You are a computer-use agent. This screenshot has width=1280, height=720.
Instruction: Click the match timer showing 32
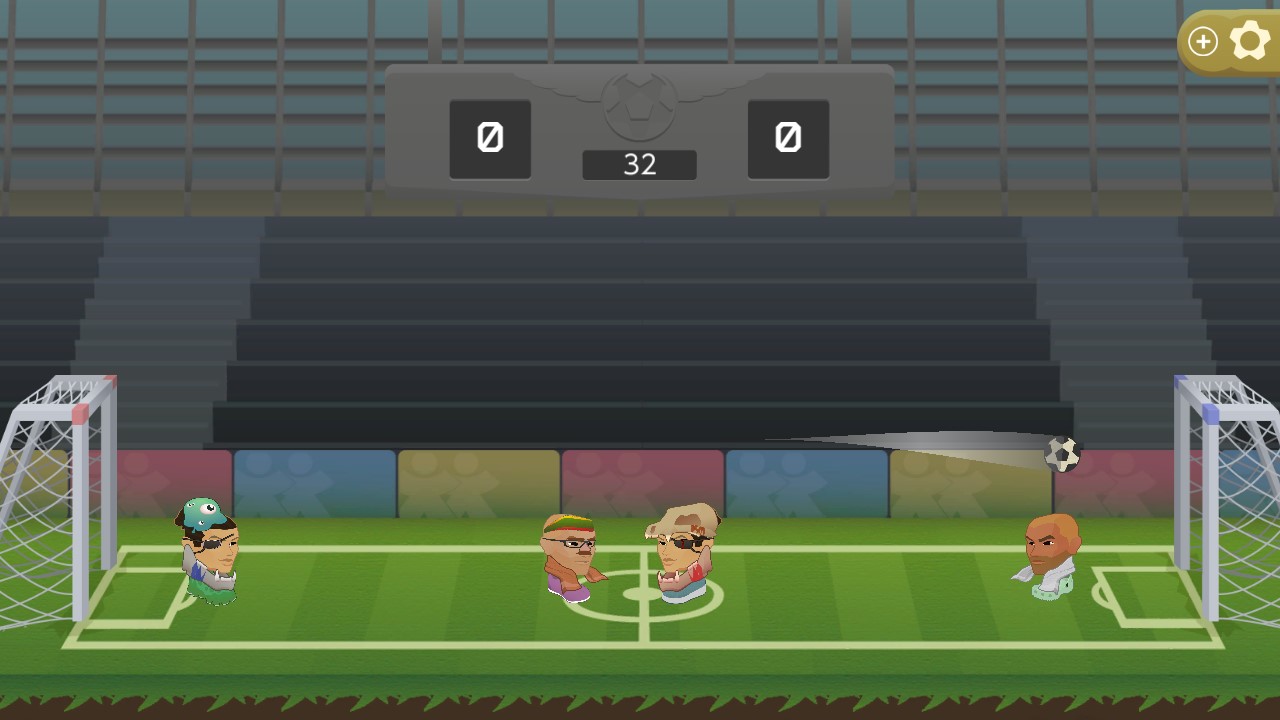pos(639,165)
